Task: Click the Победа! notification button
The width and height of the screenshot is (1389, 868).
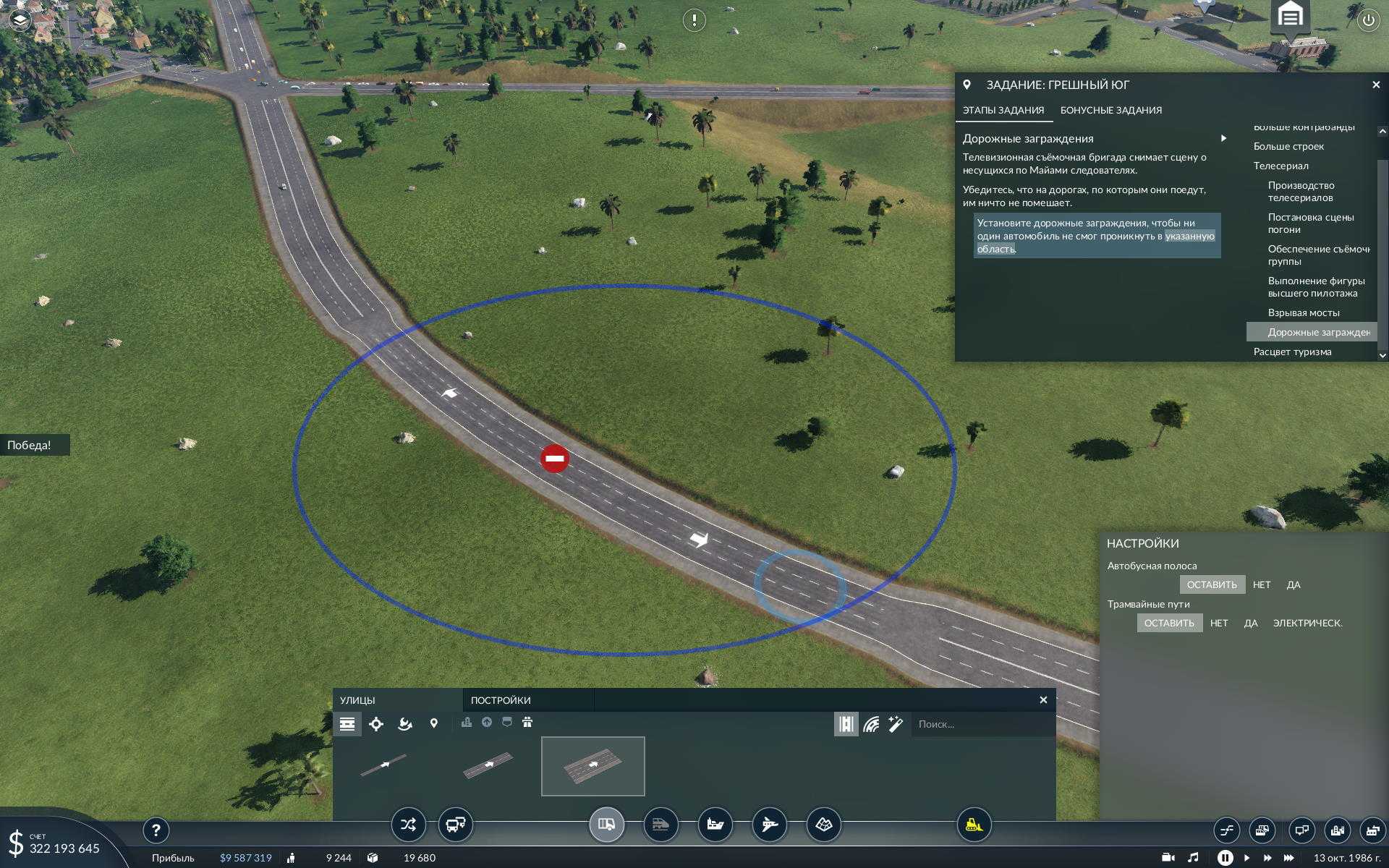Action: (x=30, y=445)
